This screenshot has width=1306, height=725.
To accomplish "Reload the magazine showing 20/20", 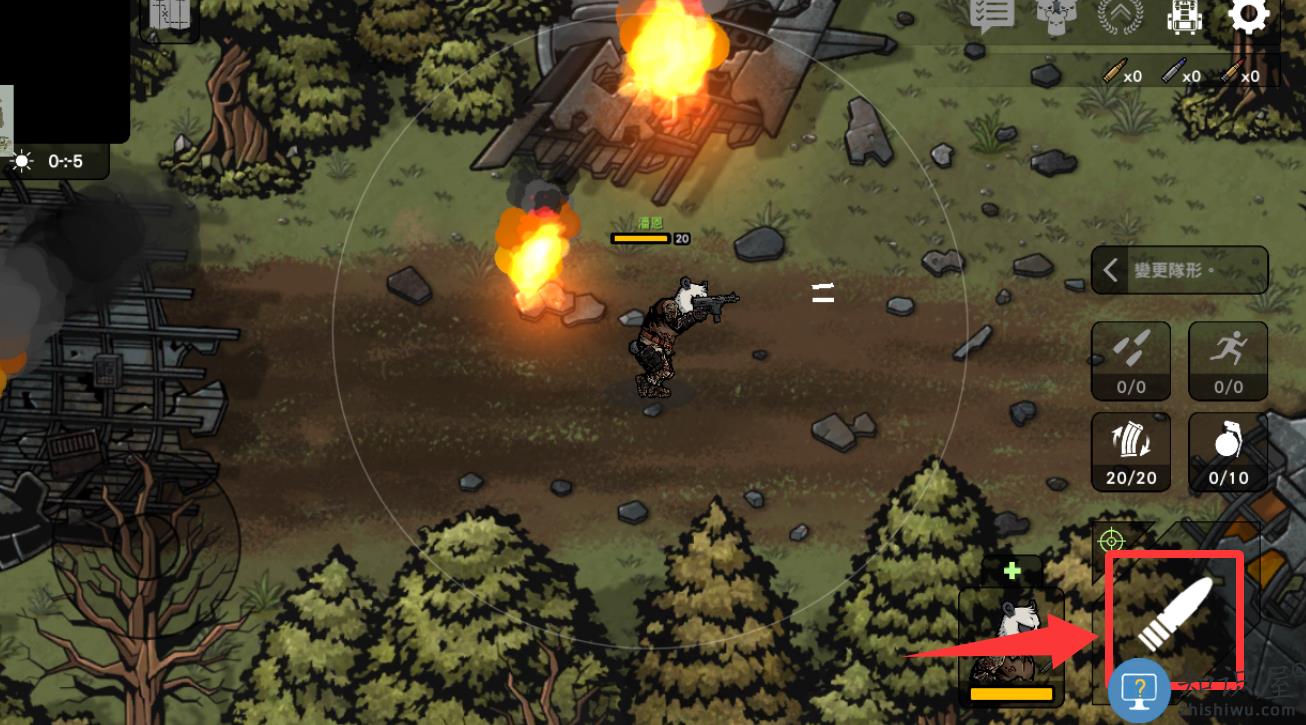I will tap(1131, 452).
